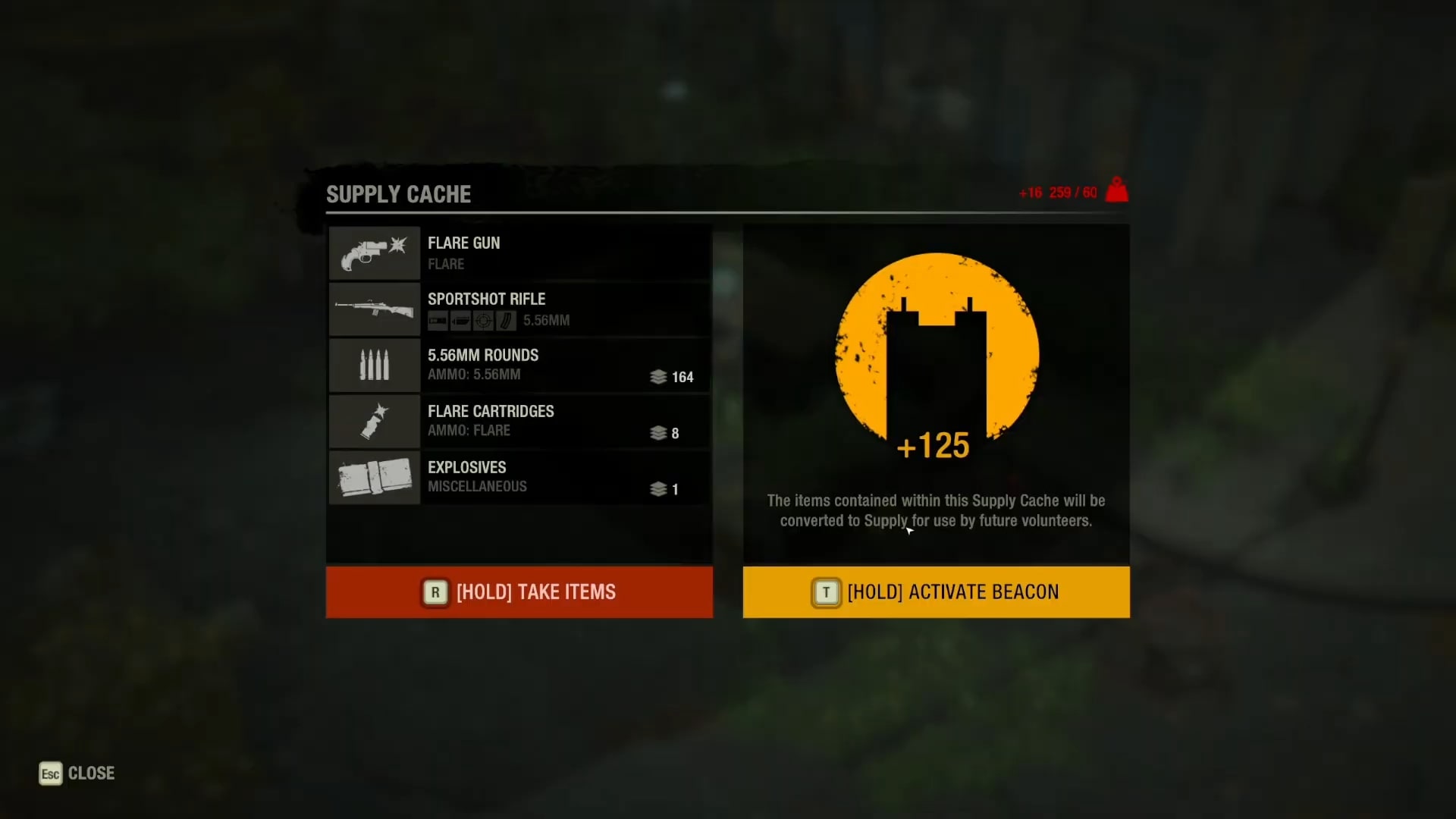
Task: Click the stack count icon beside 164
Action: 658,377
